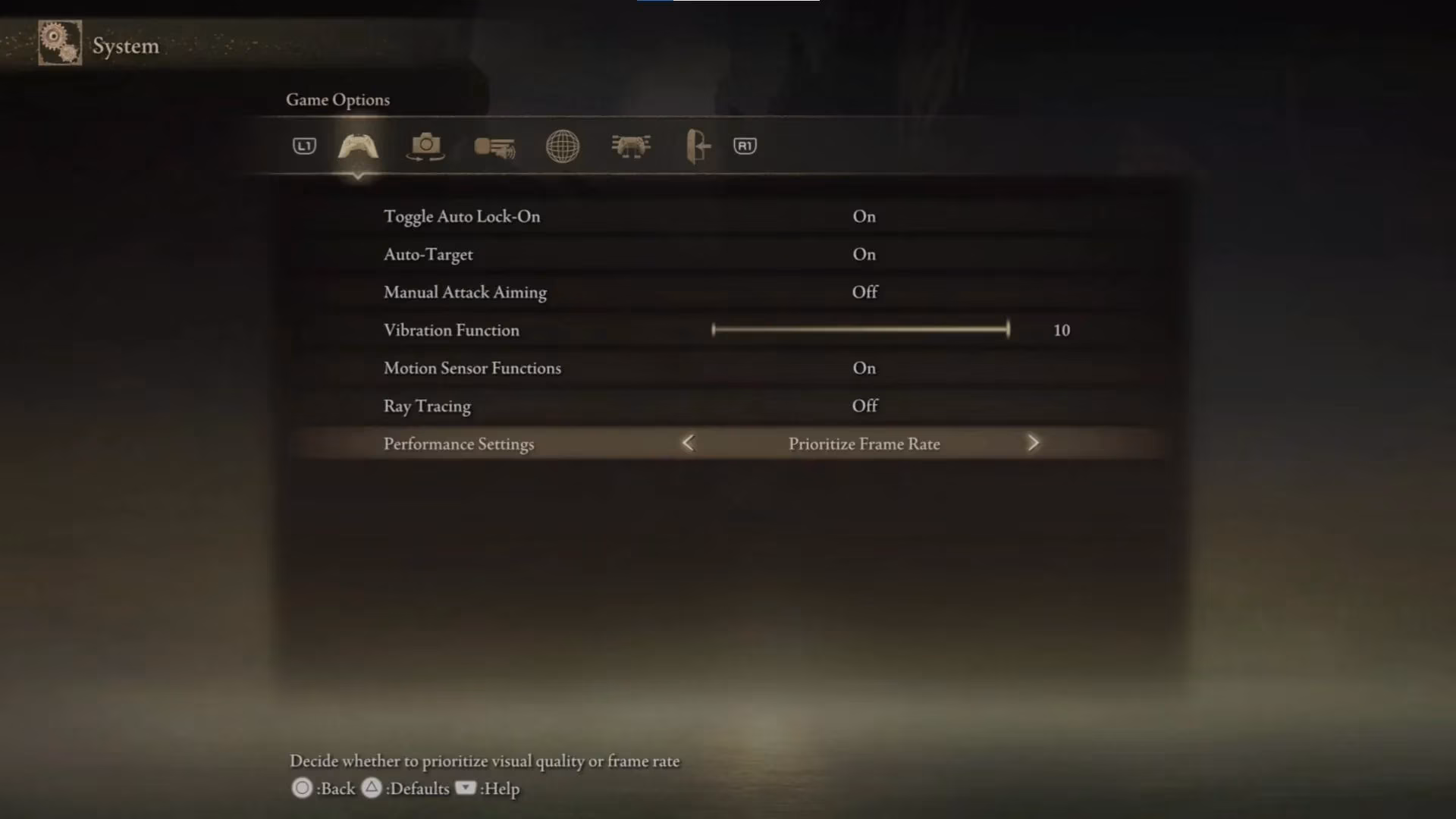
Task: Adjust the Vibration Function slider
Action: pos(861,330)
